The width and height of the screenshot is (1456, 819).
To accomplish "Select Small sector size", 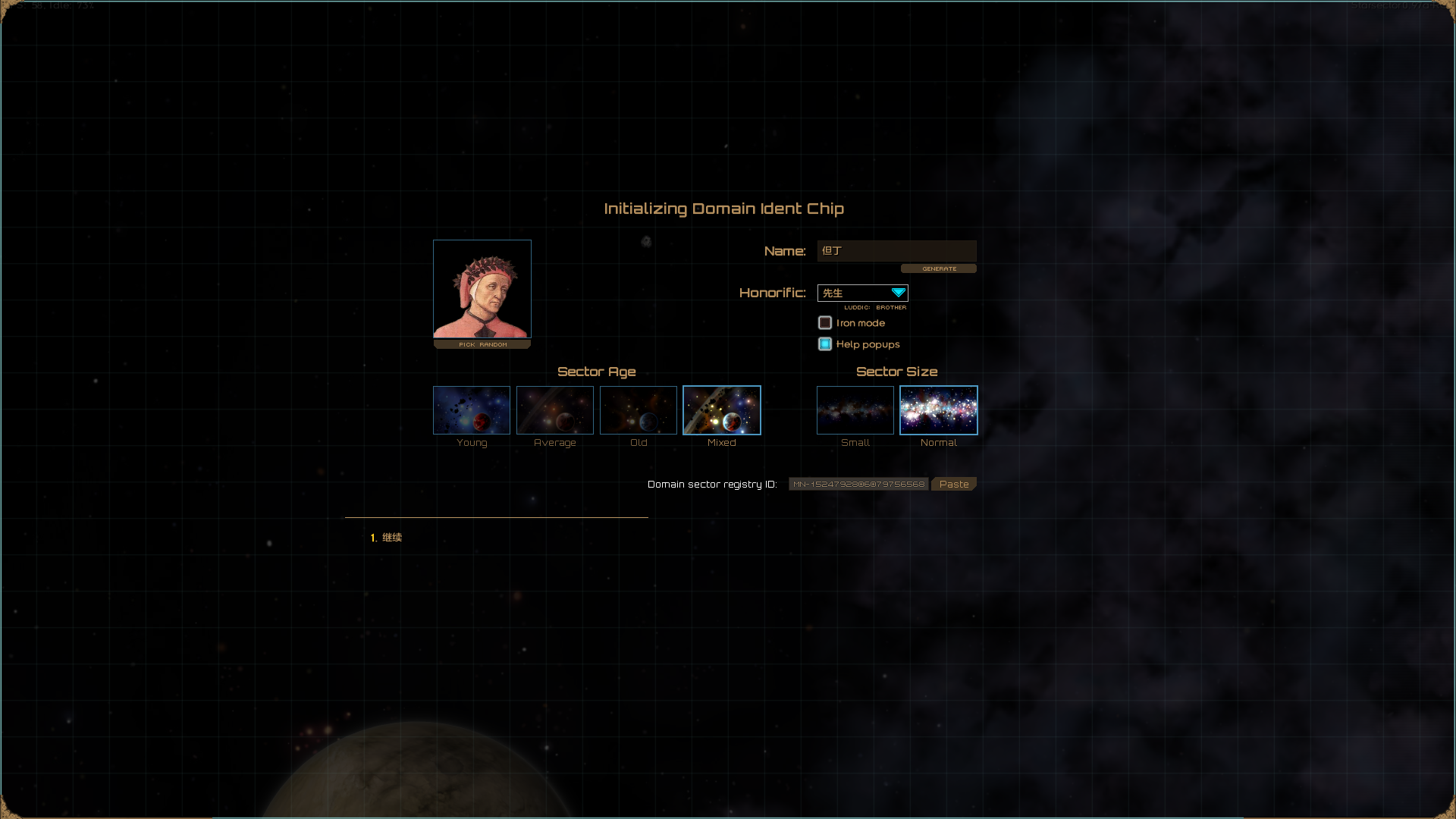I will [855, 410].
